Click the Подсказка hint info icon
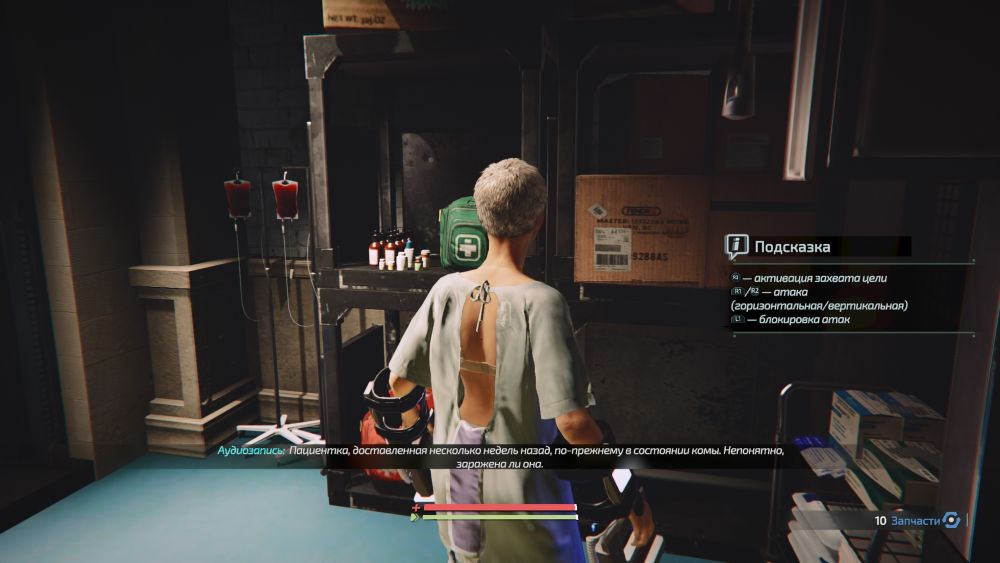This screenshot has height=563, width=1000. point(737,246)
